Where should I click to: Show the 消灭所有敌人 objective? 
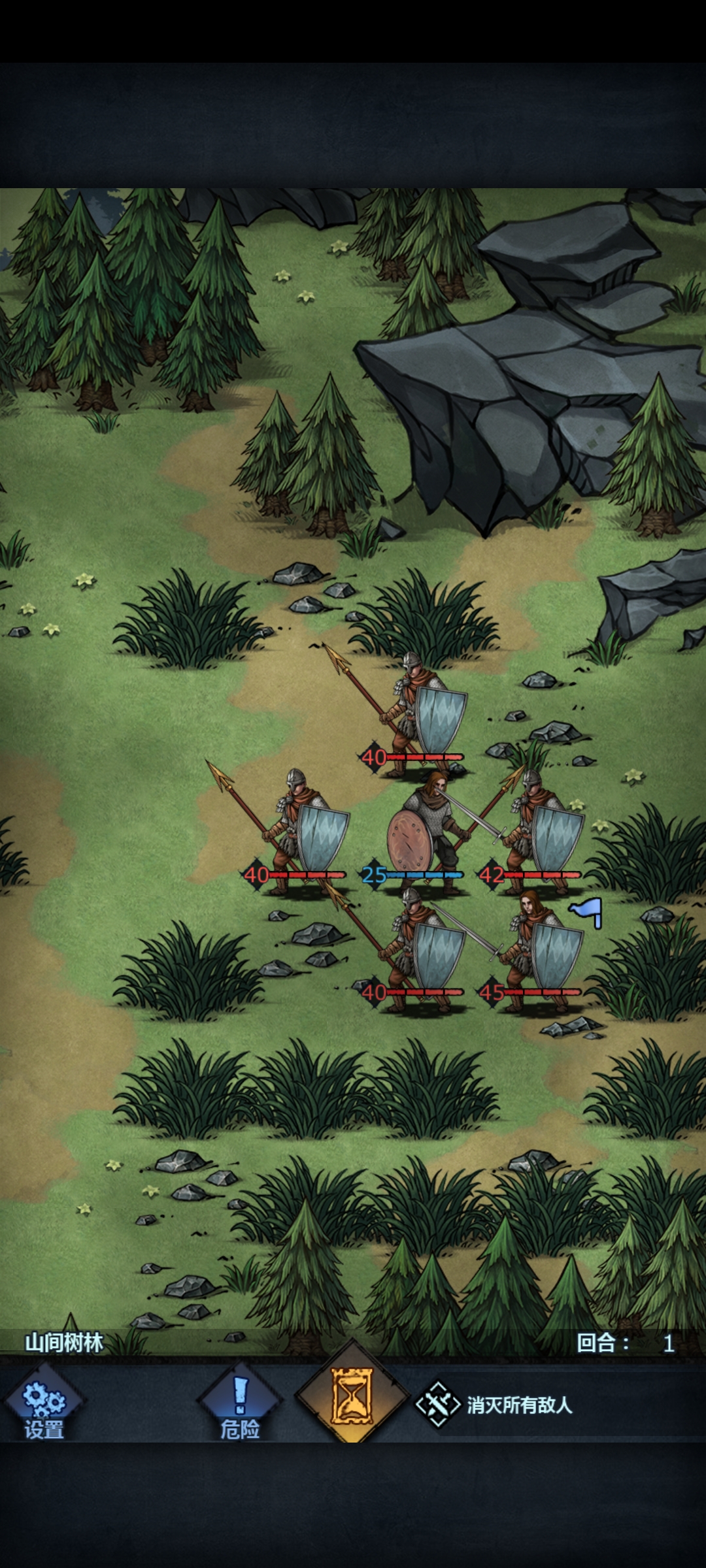[497, 1405]
